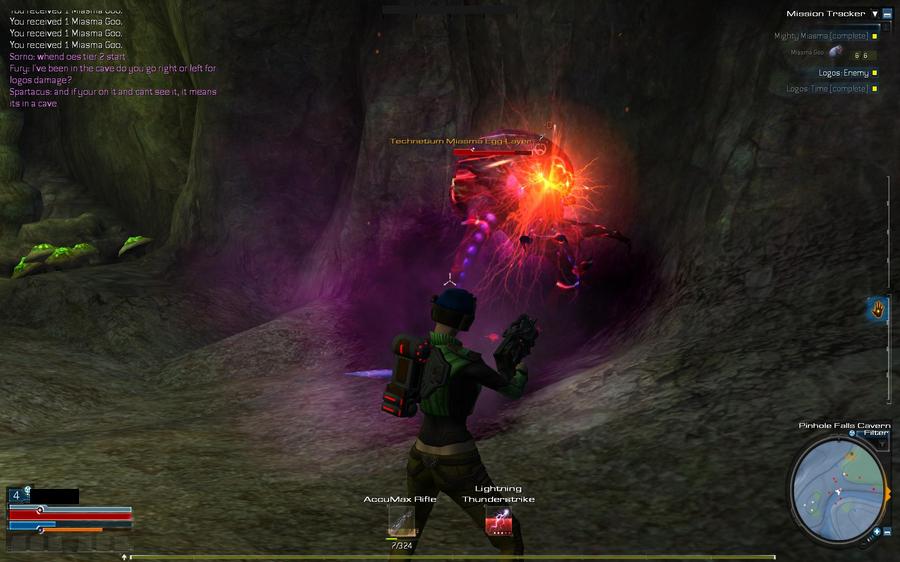Zoom in the minimap with plus button
The height and width of the screenshot is (562, 900).
[x=879, y=531]
